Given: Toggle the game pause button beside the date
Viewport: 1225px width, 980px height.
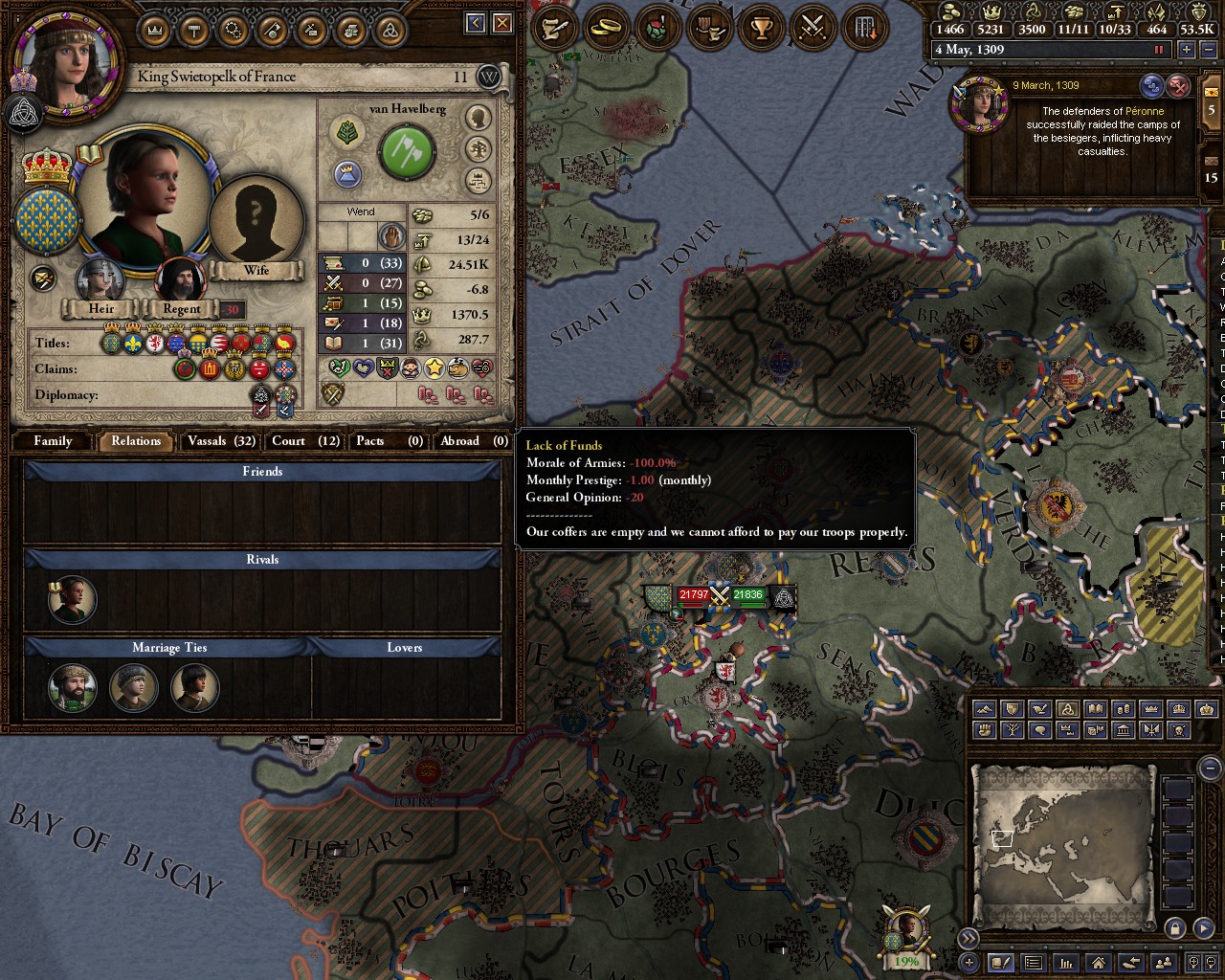Looking at the screenshot, I should pos(1161,50).
